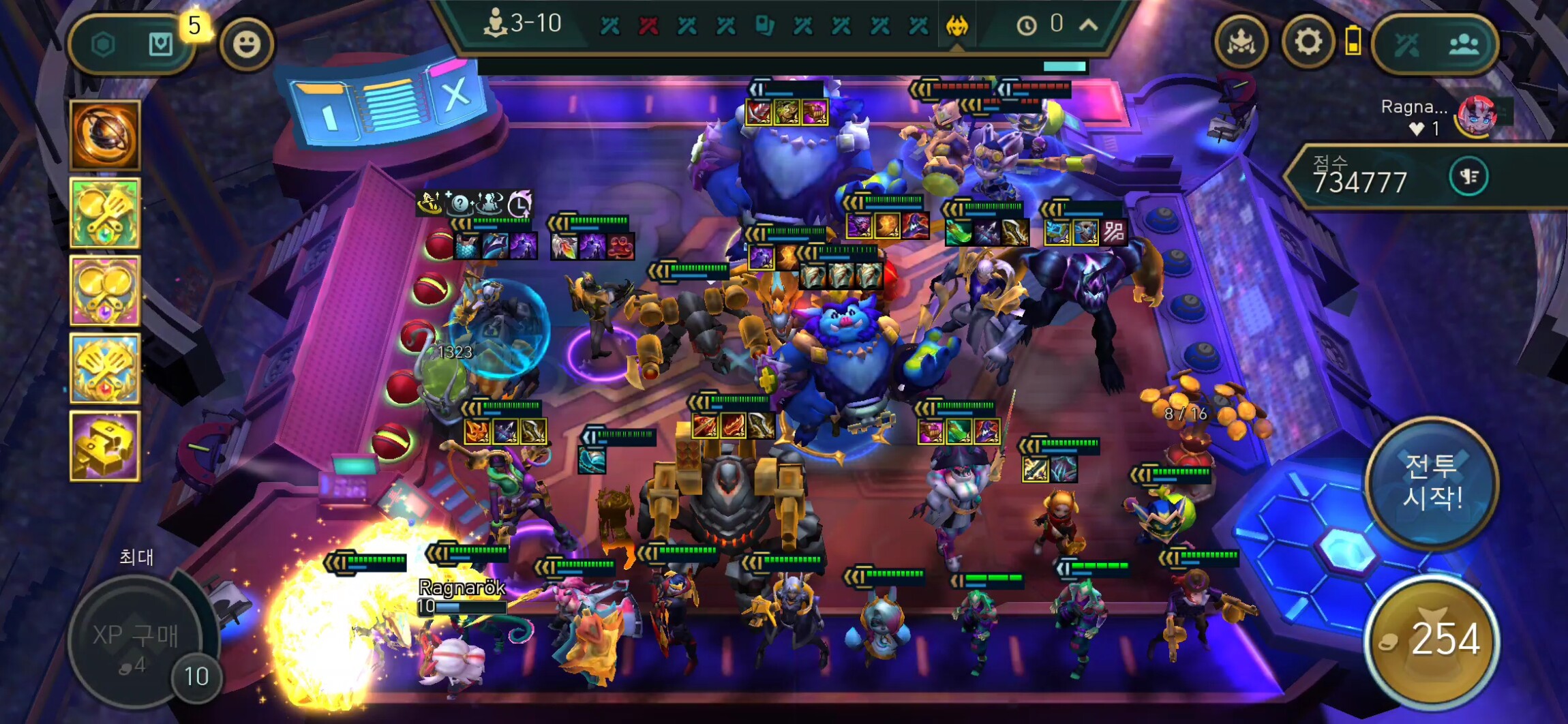Select the orange planet augment icon
Image resolution: width=1568 pixels, height=724 pixels.
pyautogui.click(x=105, y=135)
